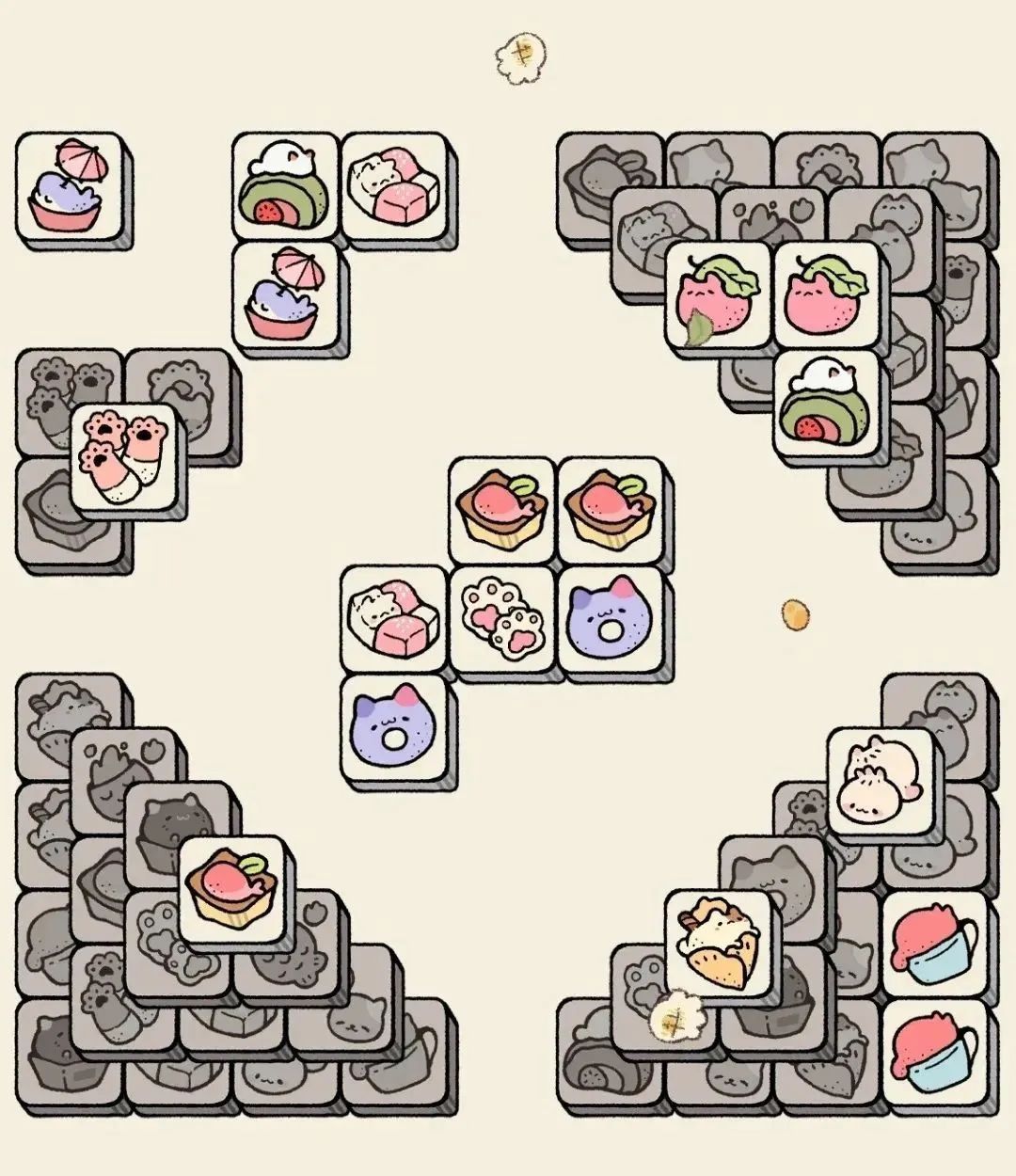Pick the peach cat tile with the falling leaf

719,294
